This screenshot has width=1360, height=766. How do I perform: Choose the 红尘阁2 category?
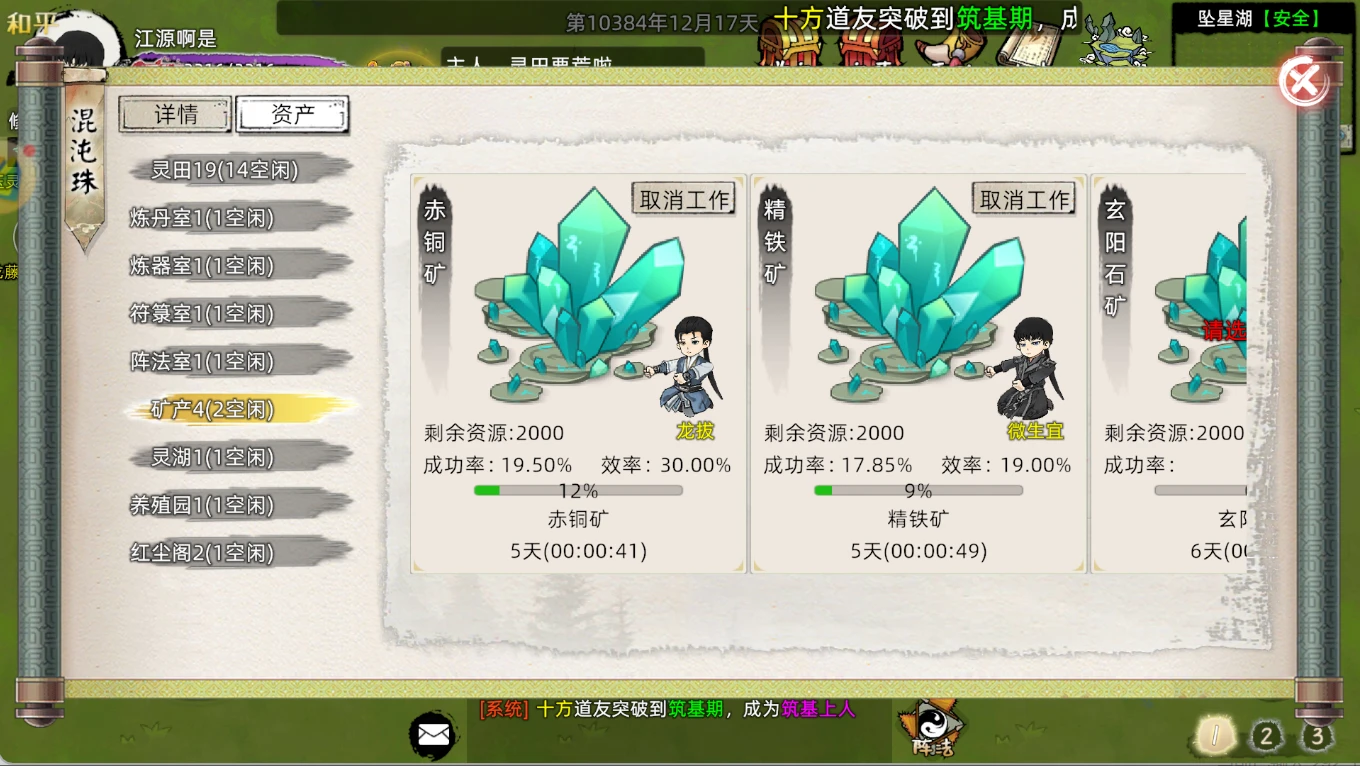click(x=203, y=553)
